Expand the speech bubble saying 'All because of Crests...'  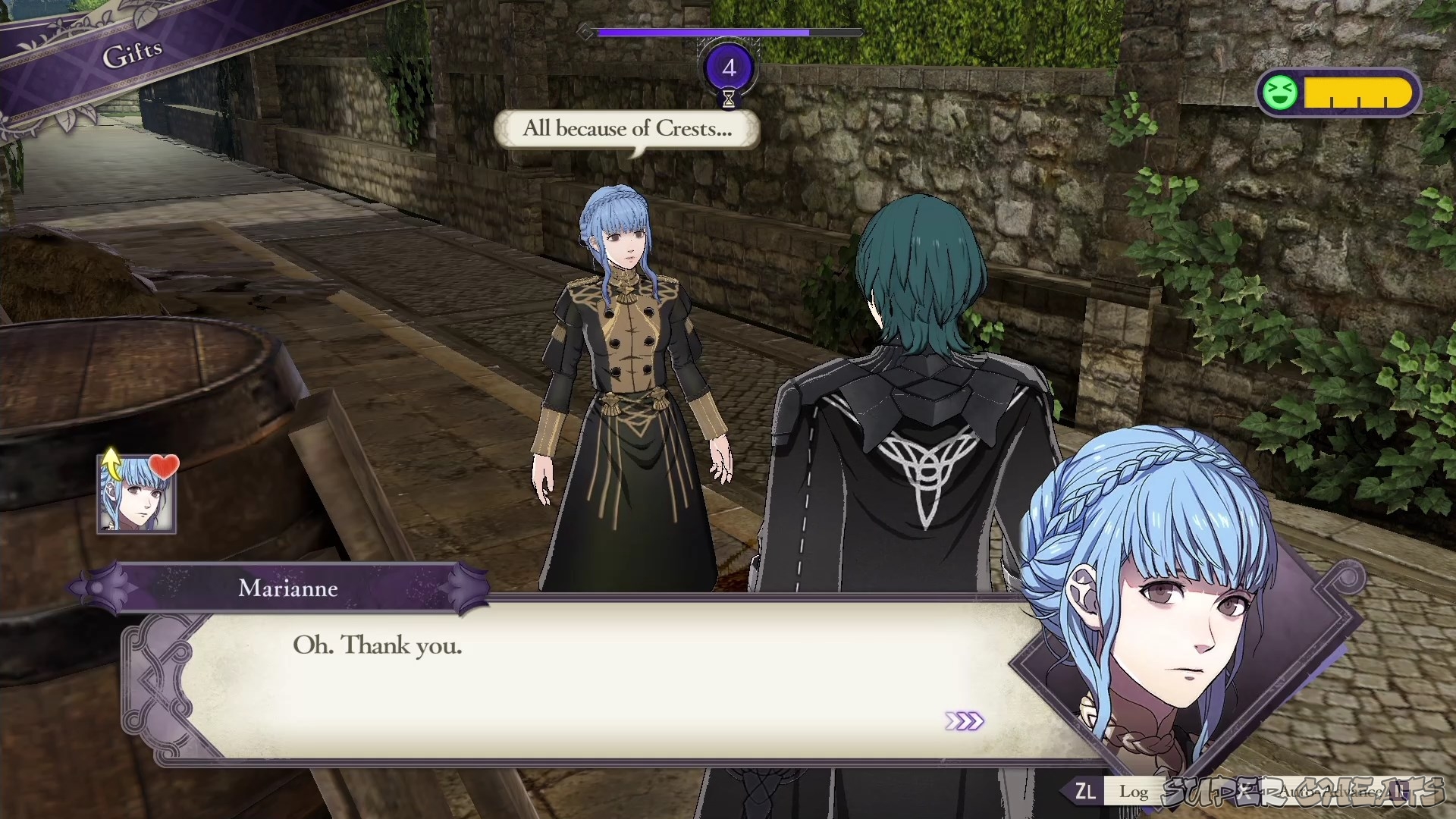(x=627, y=129)
